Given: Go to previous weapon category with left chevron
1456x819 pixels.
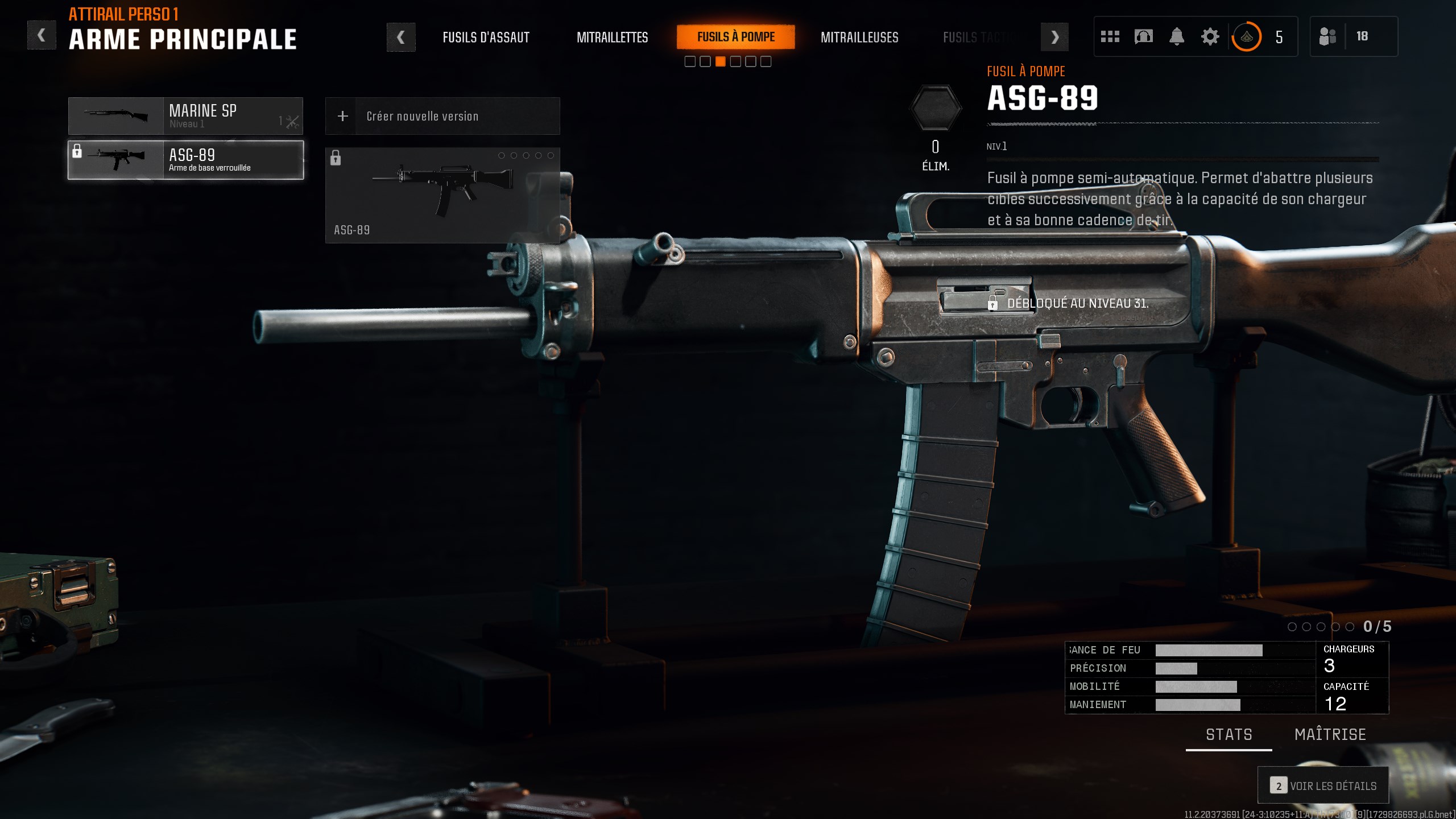Looking at the screenshot, I should click(402, 36).
